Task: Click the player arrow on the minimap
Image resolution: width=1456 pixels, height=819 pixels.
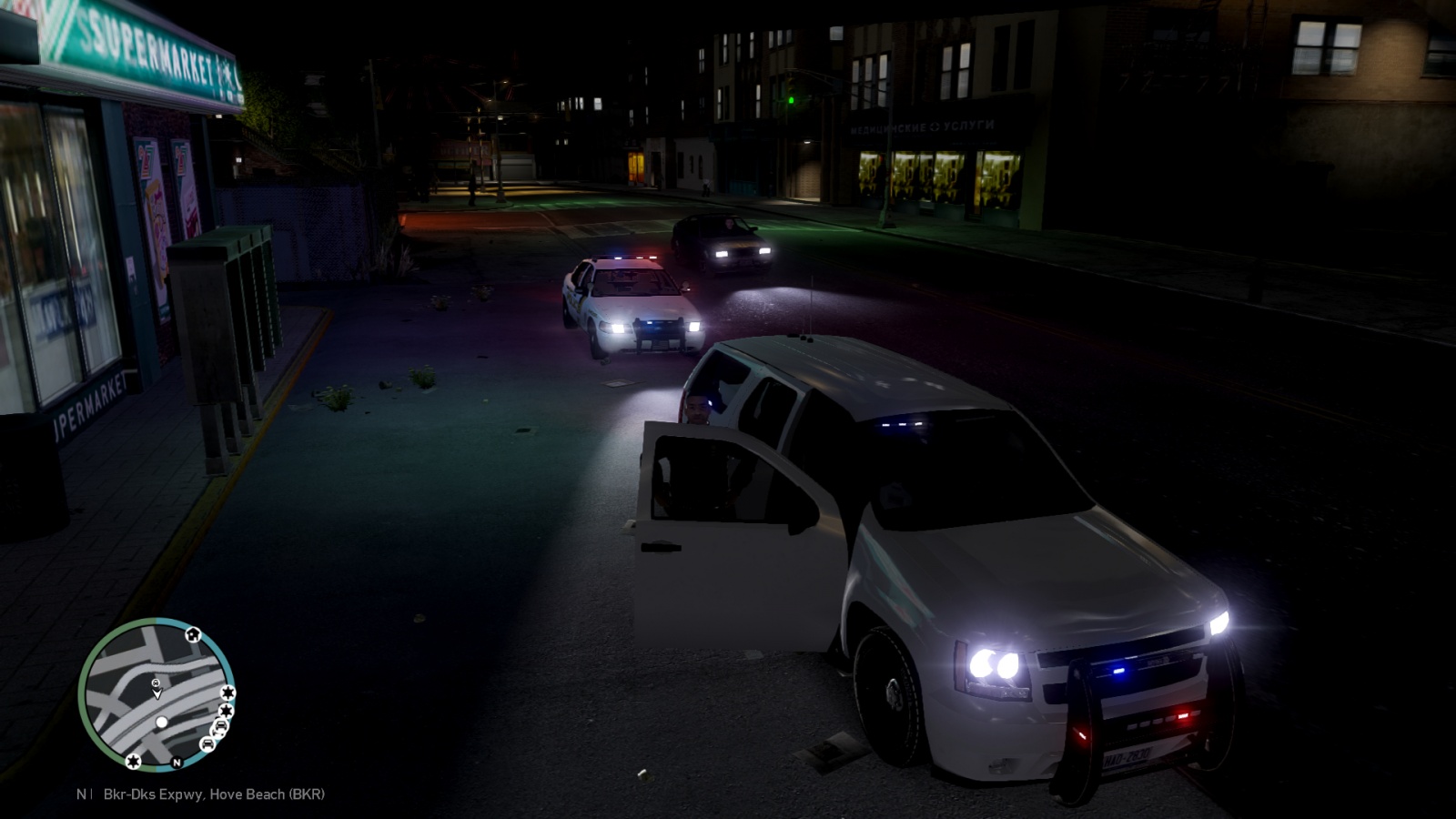Action: (x=157, y=694)
